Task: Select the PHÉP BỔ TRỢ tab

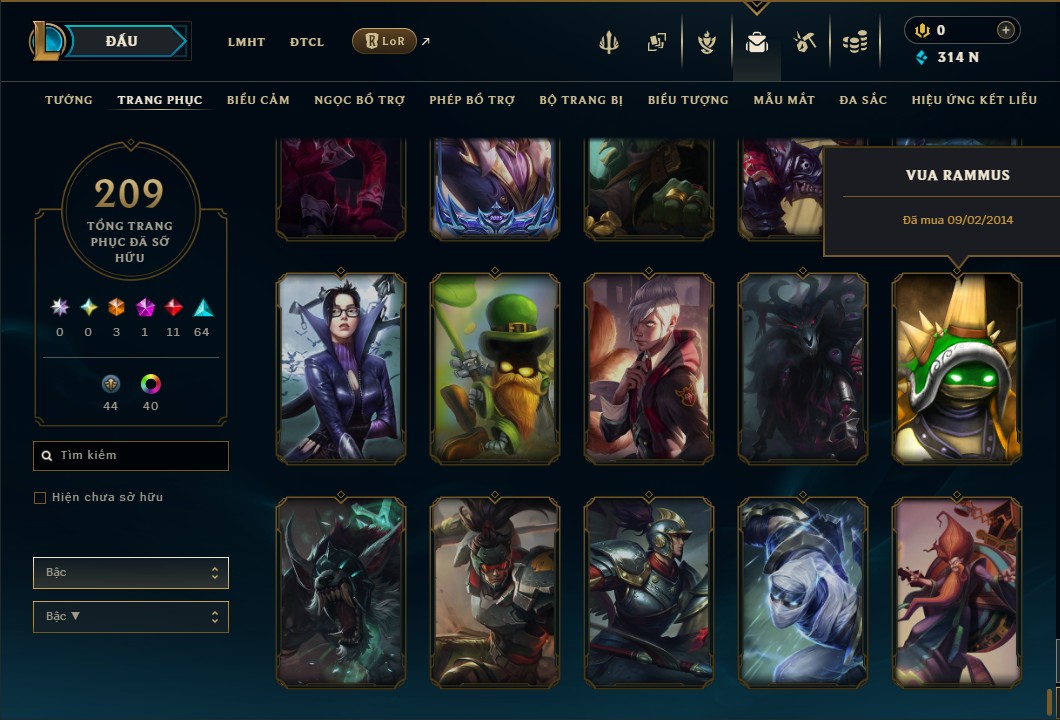Action: click(x=472, y=100)
